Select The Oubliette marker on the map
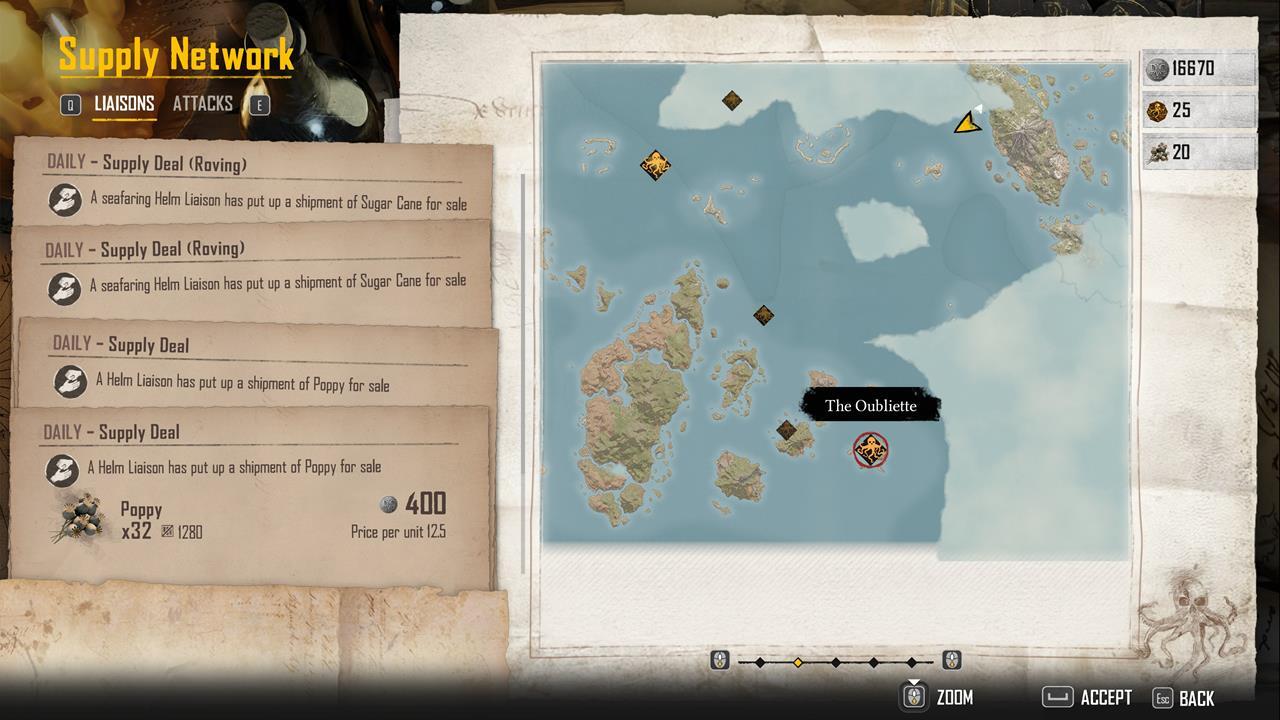Image resolution: width=1280 pixels, height=720 pixels. tap(871, 450)
